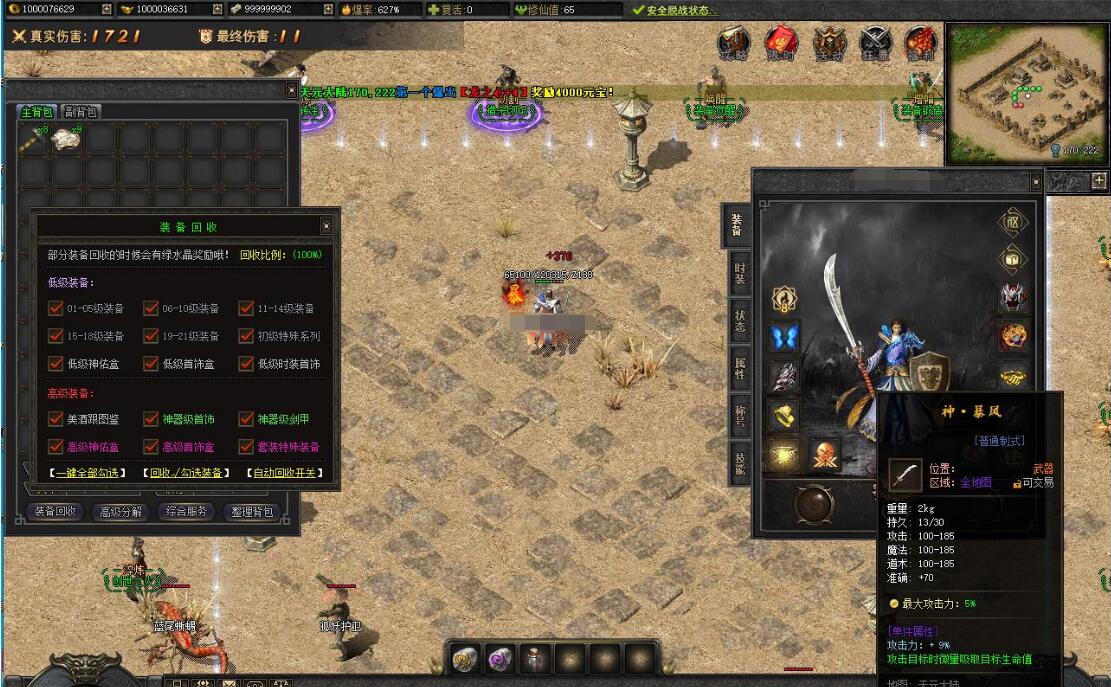The height and width of the screenshot is (687, 1111).
Task: Uncheck the 19-21级装备 option
Action: [151, 336]
